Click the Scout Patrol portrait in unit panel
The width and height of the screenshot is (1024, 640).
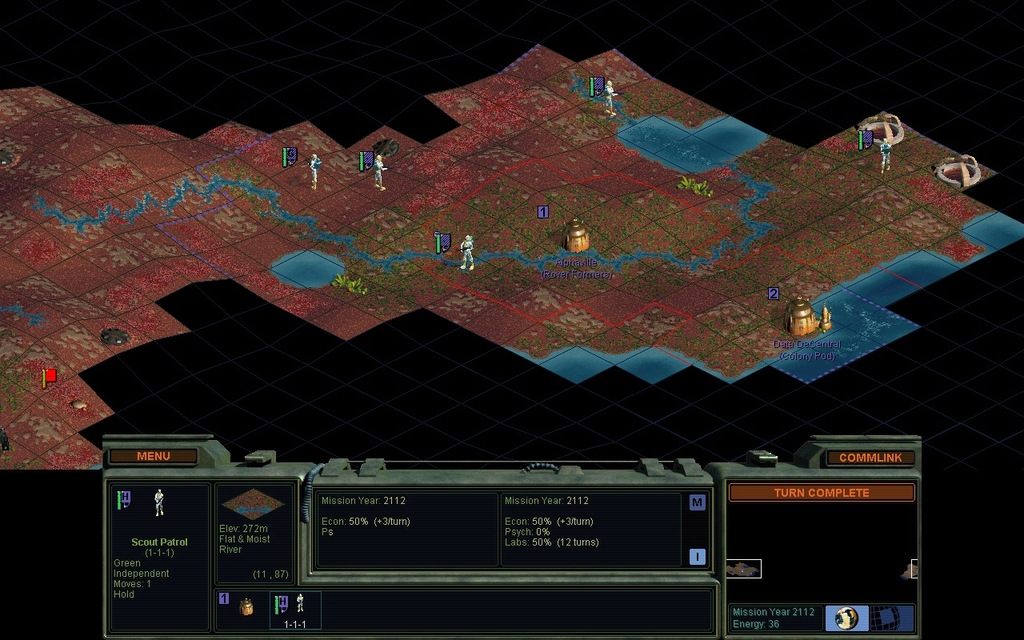pos(159,502)
